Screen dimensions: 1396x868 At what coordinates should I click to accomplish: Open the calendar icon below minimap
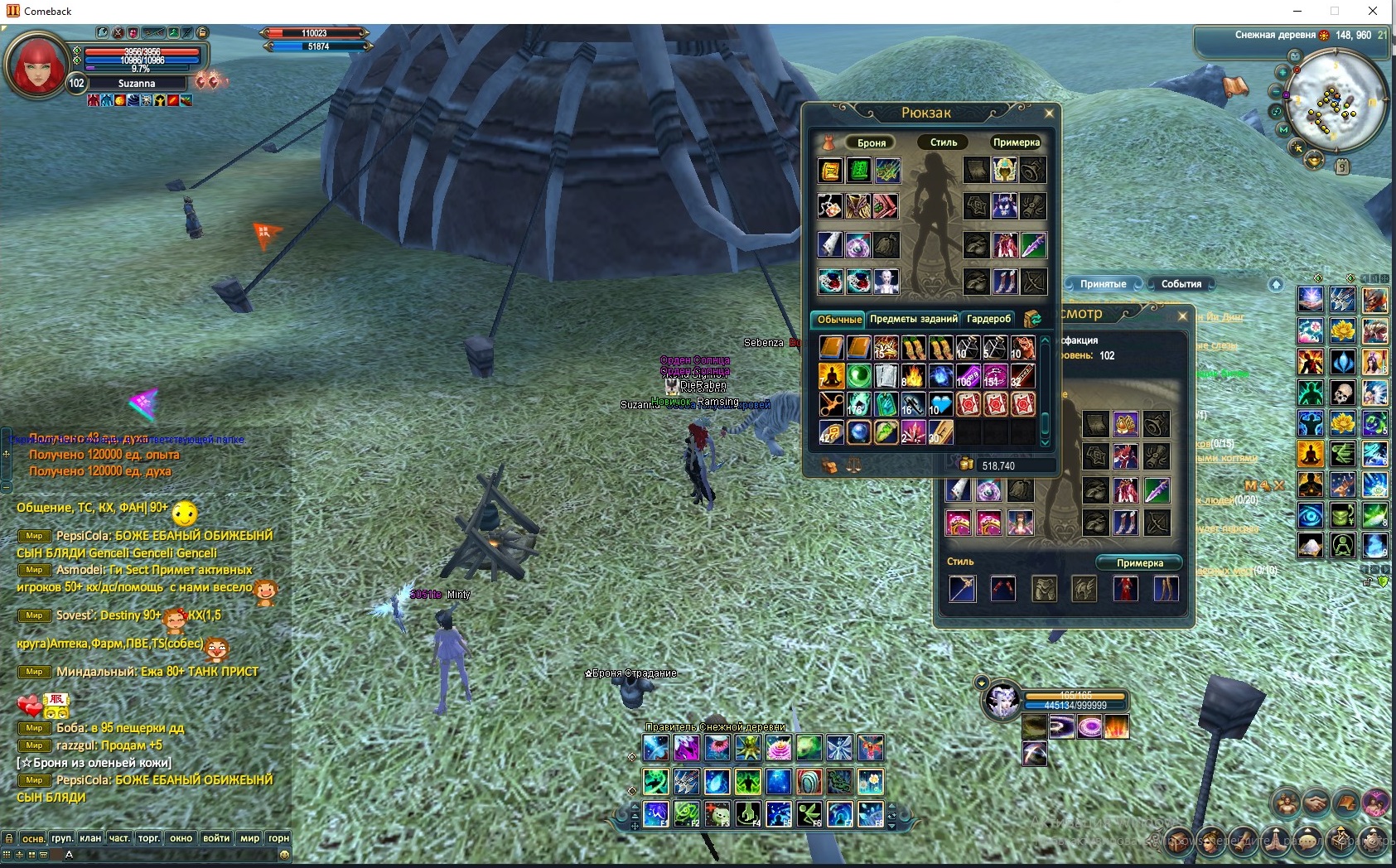click(x=1342, y=166)
